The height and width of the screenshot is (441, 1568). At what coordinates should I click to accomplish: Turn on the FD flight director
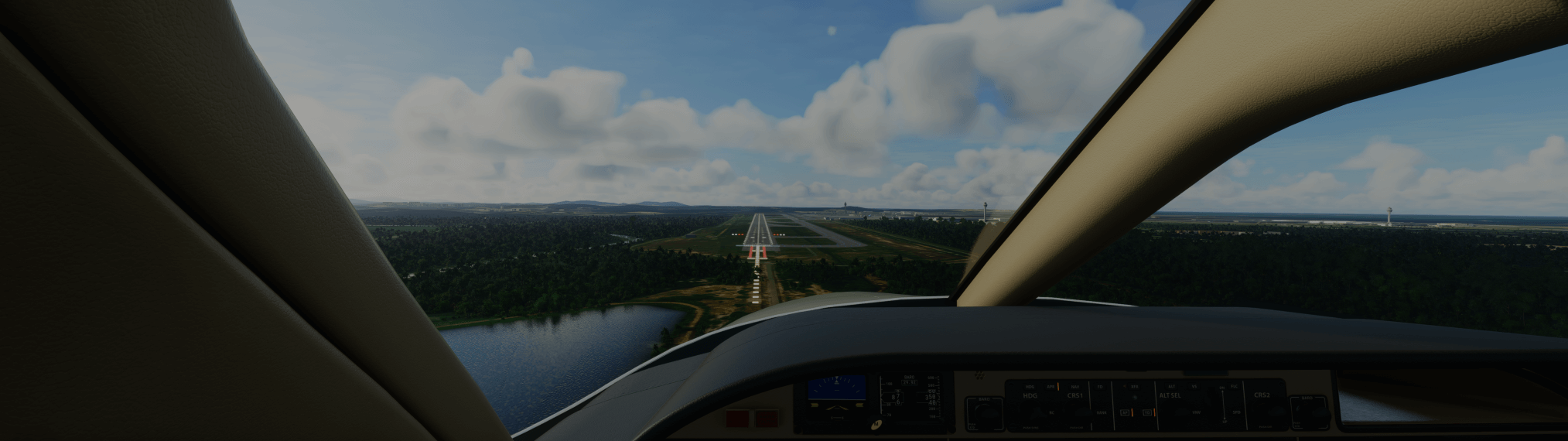1101,385
